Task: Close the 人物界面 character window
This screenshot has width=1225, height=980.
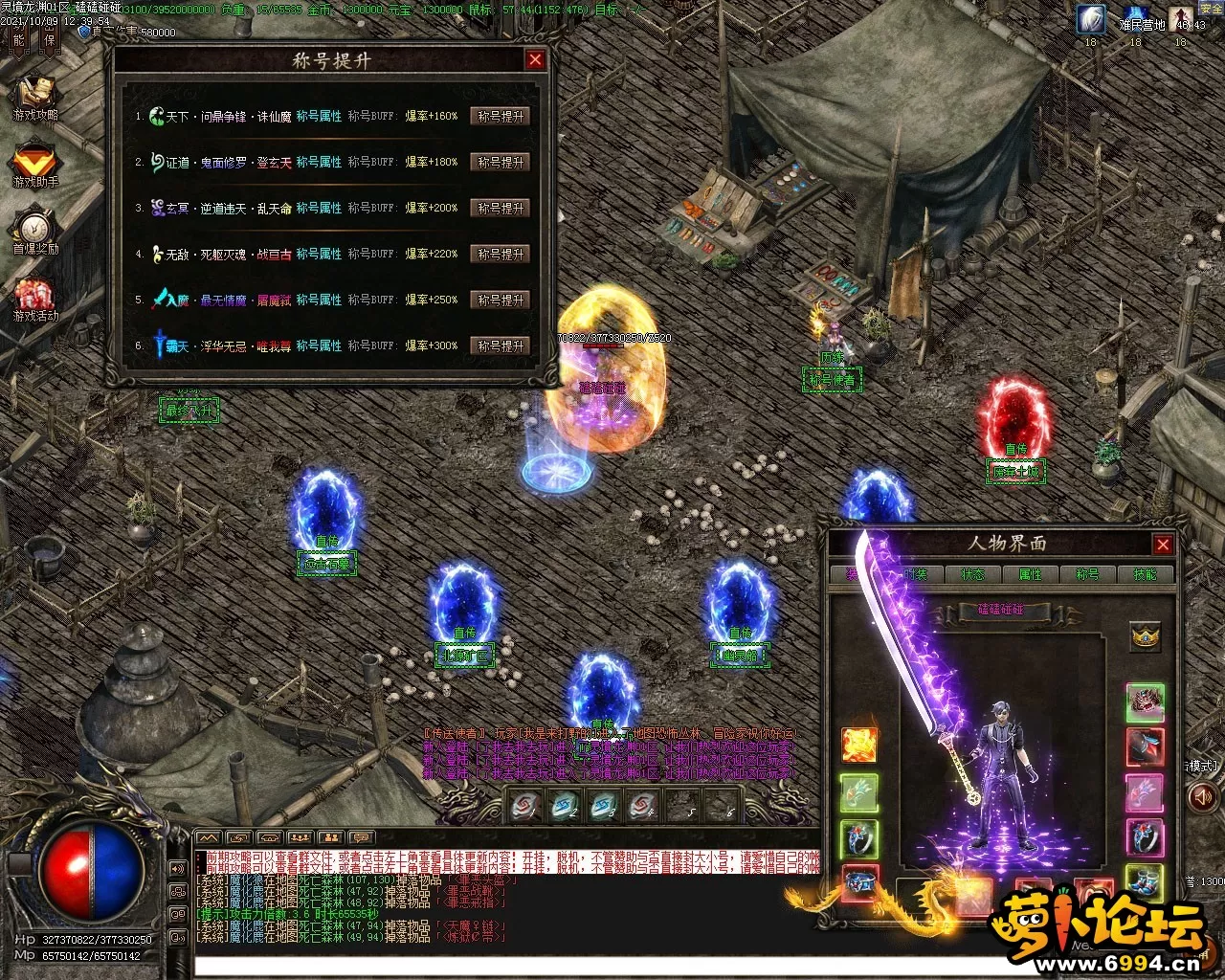Action: (x=1163, y=545)
